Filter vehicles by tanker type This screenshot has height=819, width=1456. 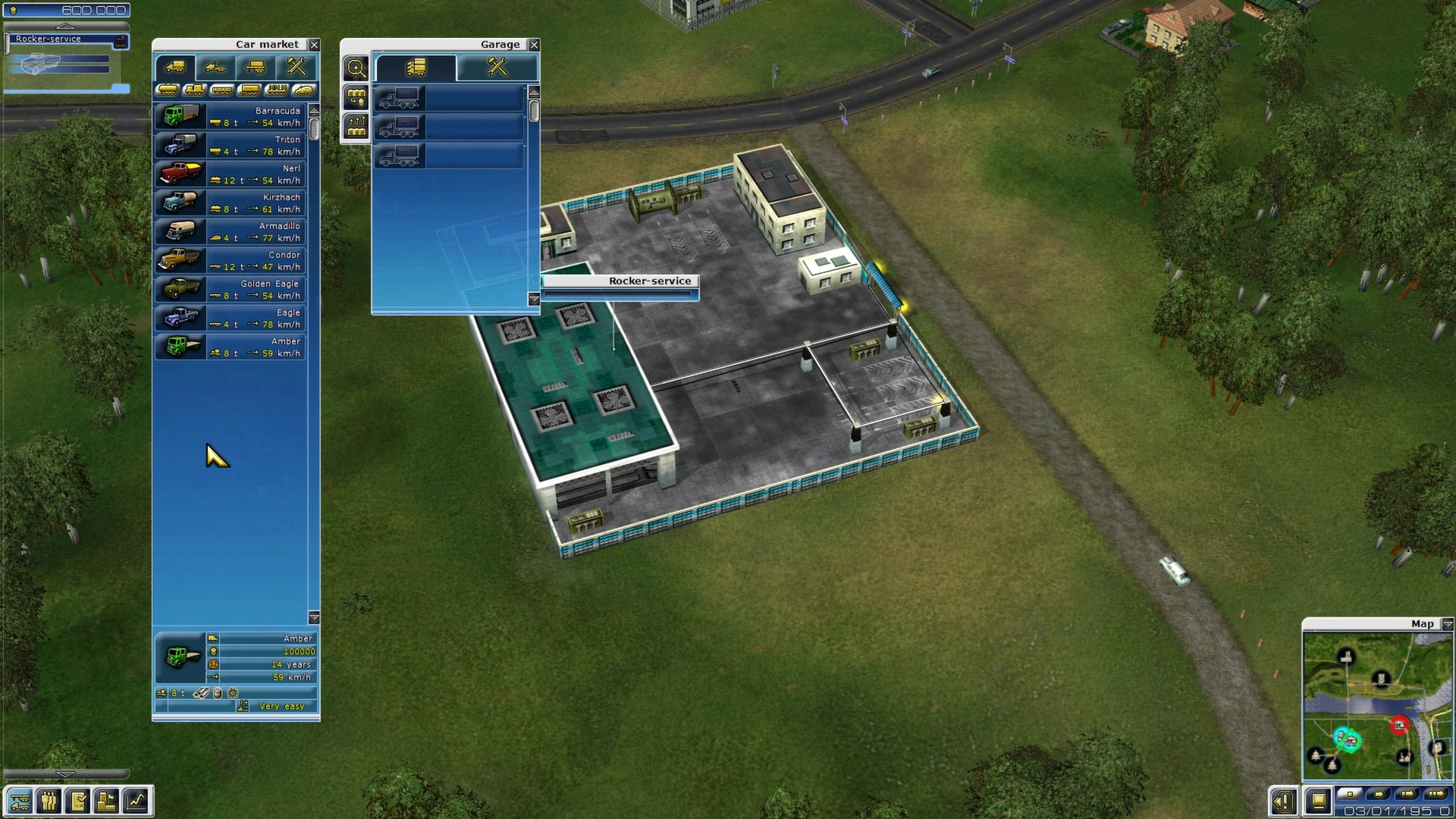coord(168,90)
